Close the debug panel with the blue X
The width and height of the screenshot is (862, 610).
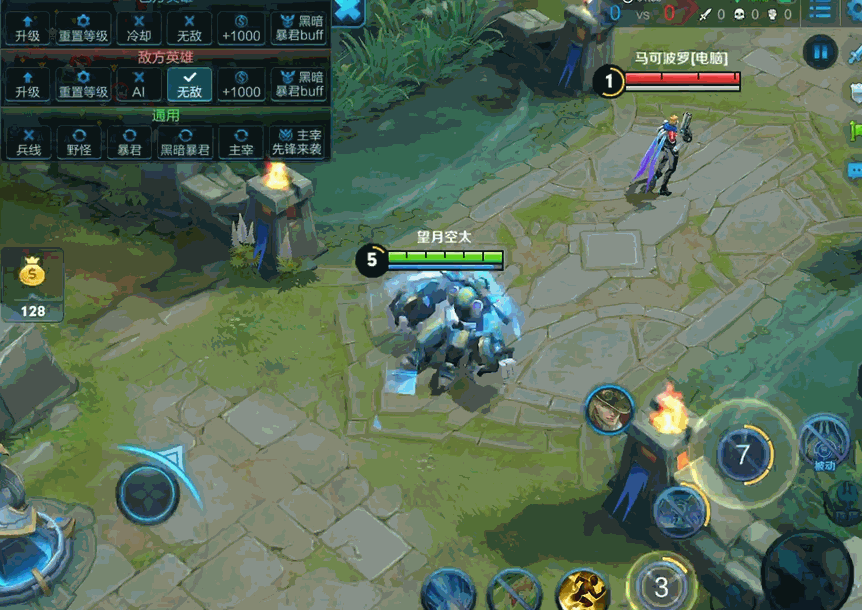click(x=349, y=12)
